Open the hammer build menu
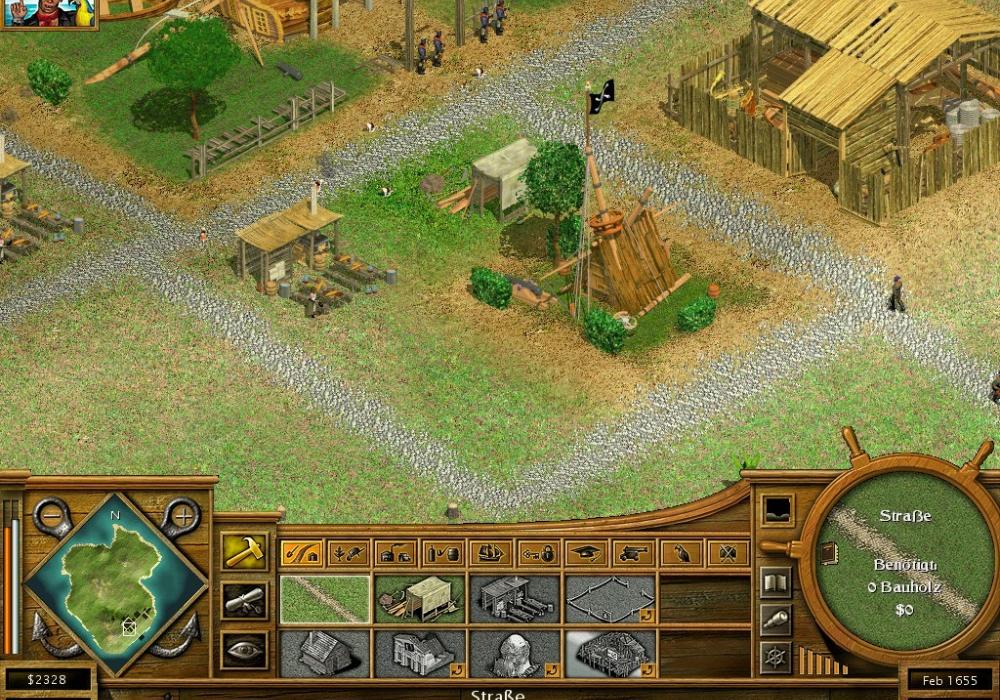 [244, 551]
